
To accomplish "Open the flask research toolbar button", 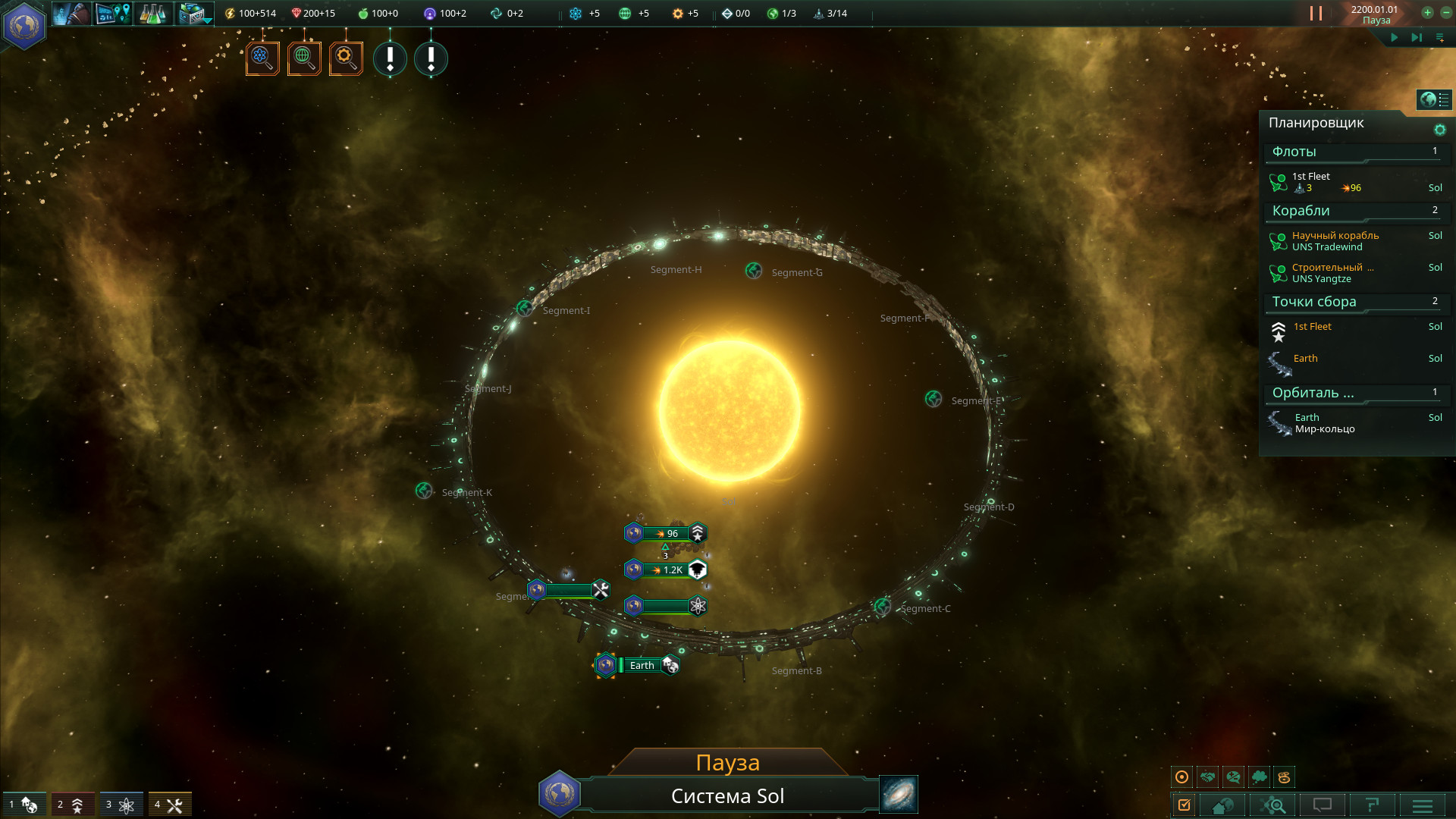I will [153, 14].
